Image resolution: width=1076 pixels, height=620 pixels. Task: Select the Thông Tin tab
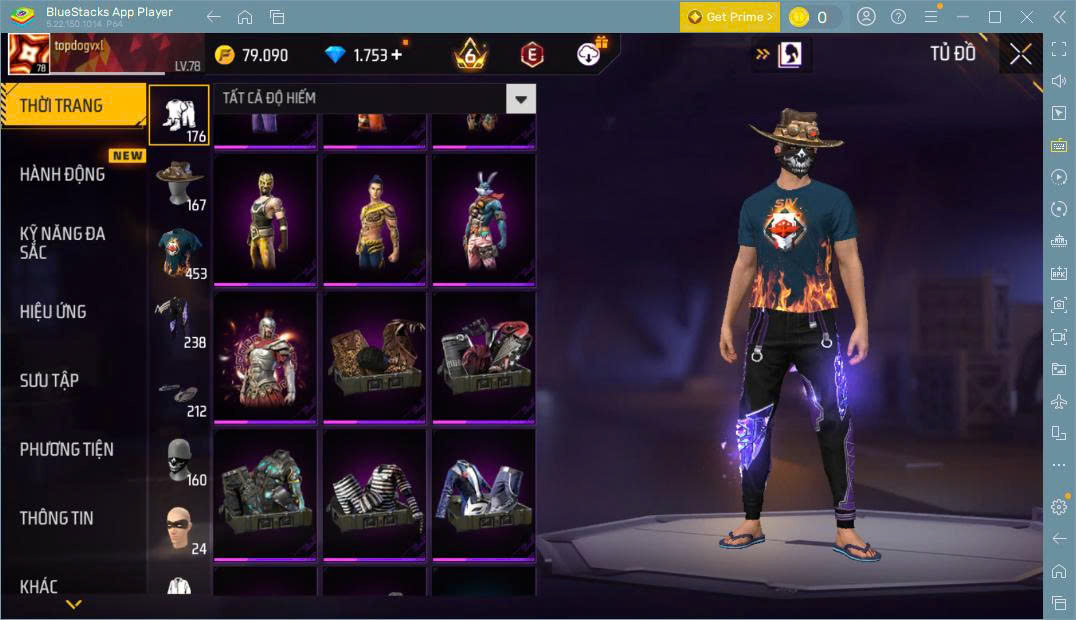[56, 518]
